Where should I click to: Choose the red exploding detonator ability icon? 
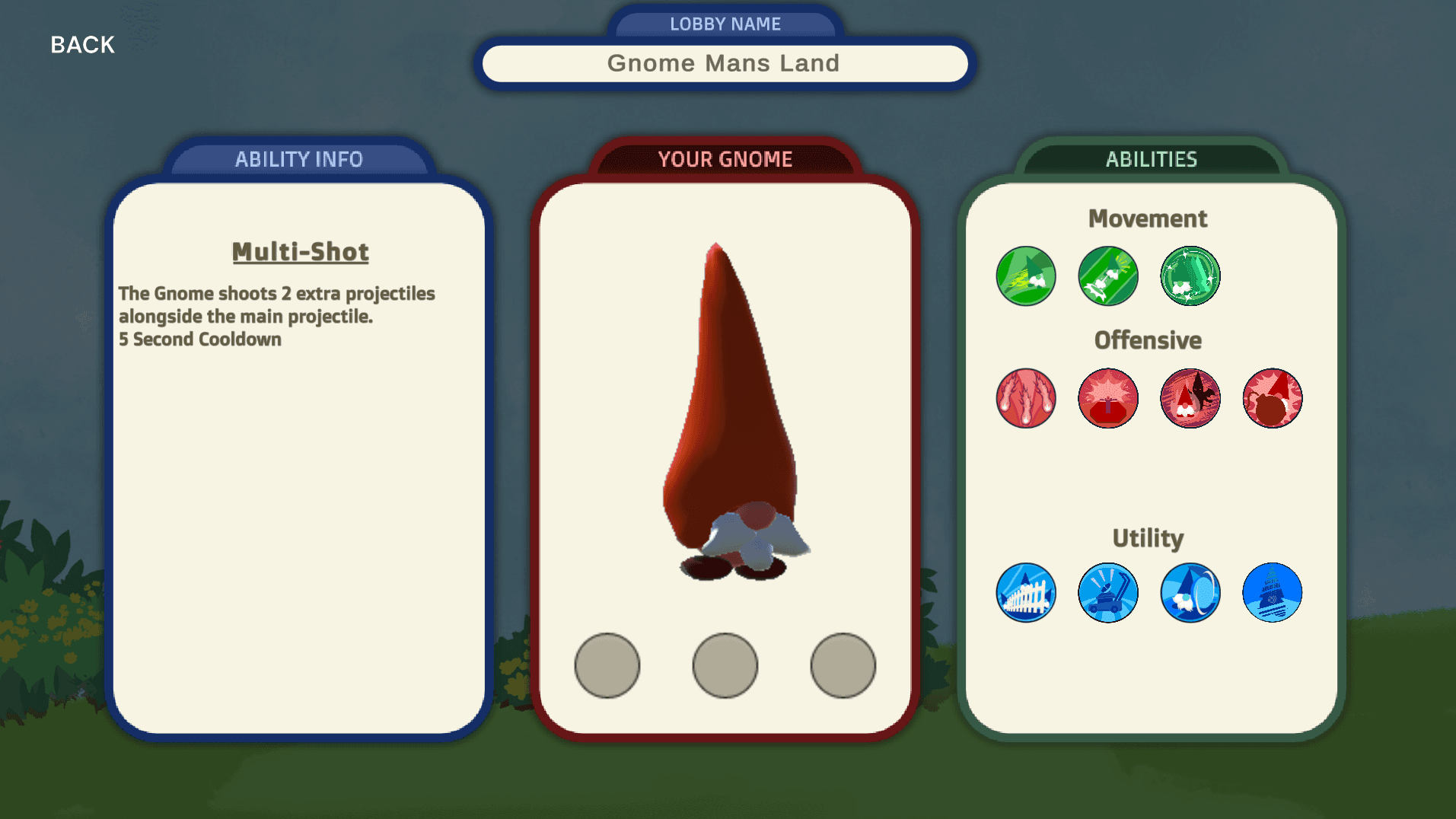[x=1107, y=398]
